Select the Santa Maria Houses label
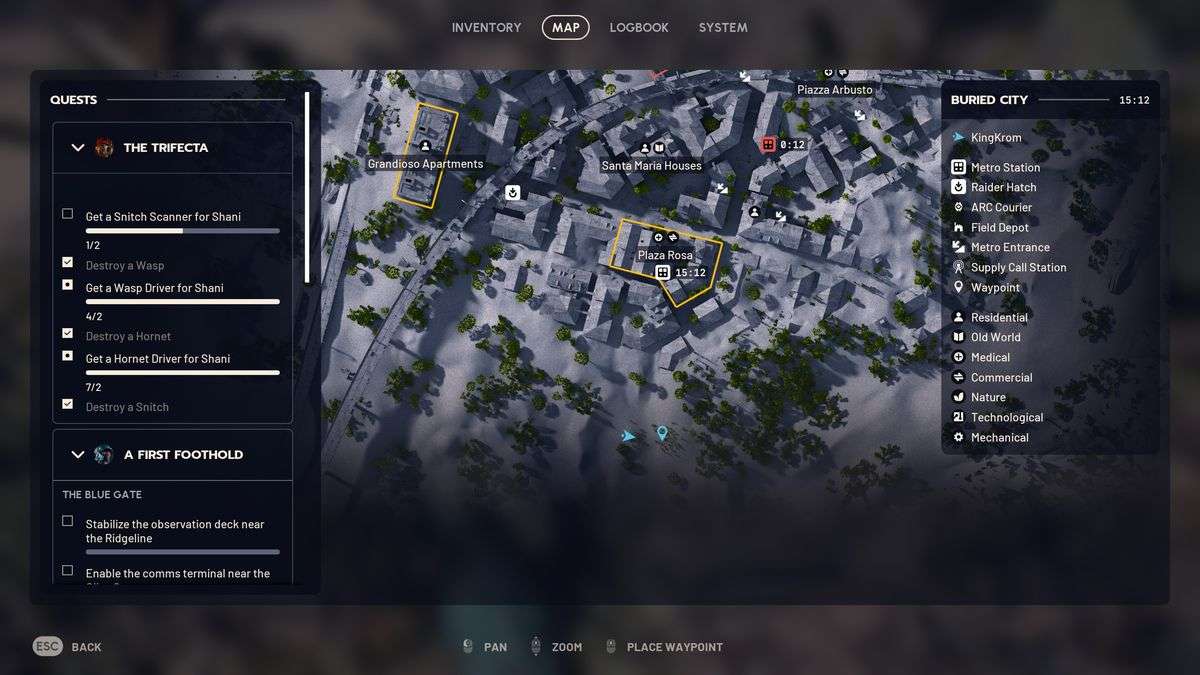This screenshot has width=1200, height=675. [x=651, y=166]
